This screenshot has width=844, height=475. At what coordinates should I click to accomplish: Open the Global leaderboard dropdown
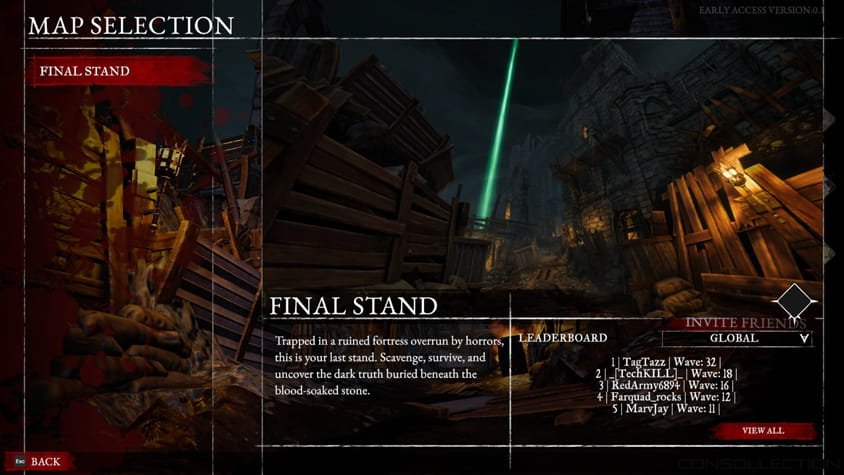tap(736, 338)
